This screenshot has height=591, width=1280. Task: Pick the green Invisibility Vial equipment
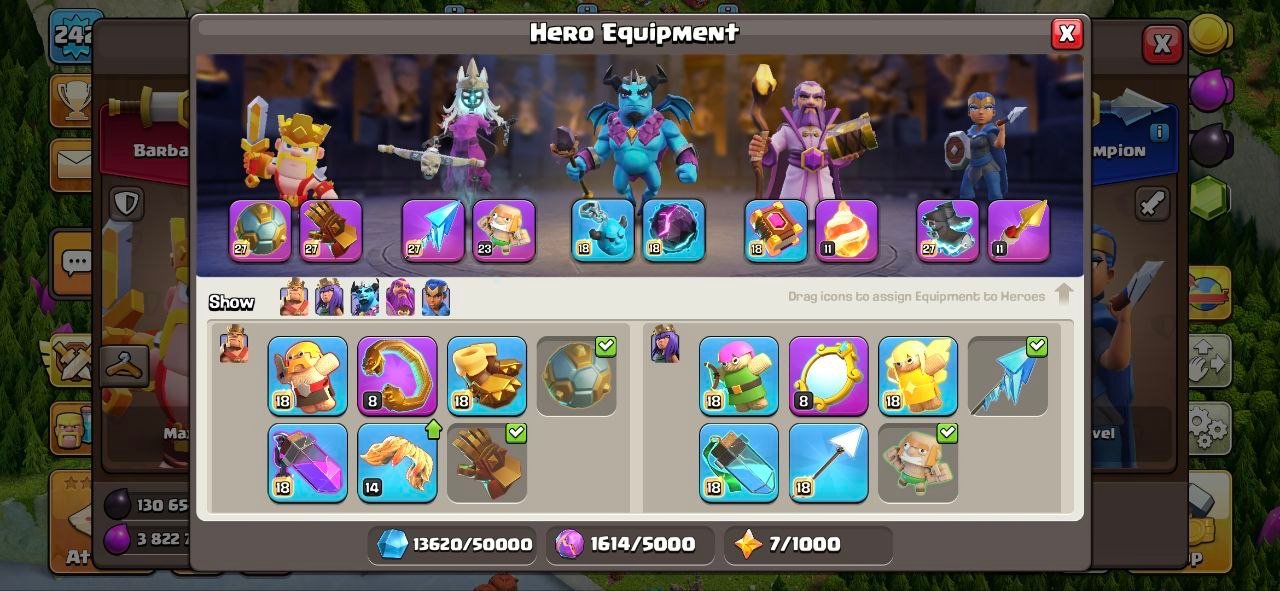click(739, 462)
